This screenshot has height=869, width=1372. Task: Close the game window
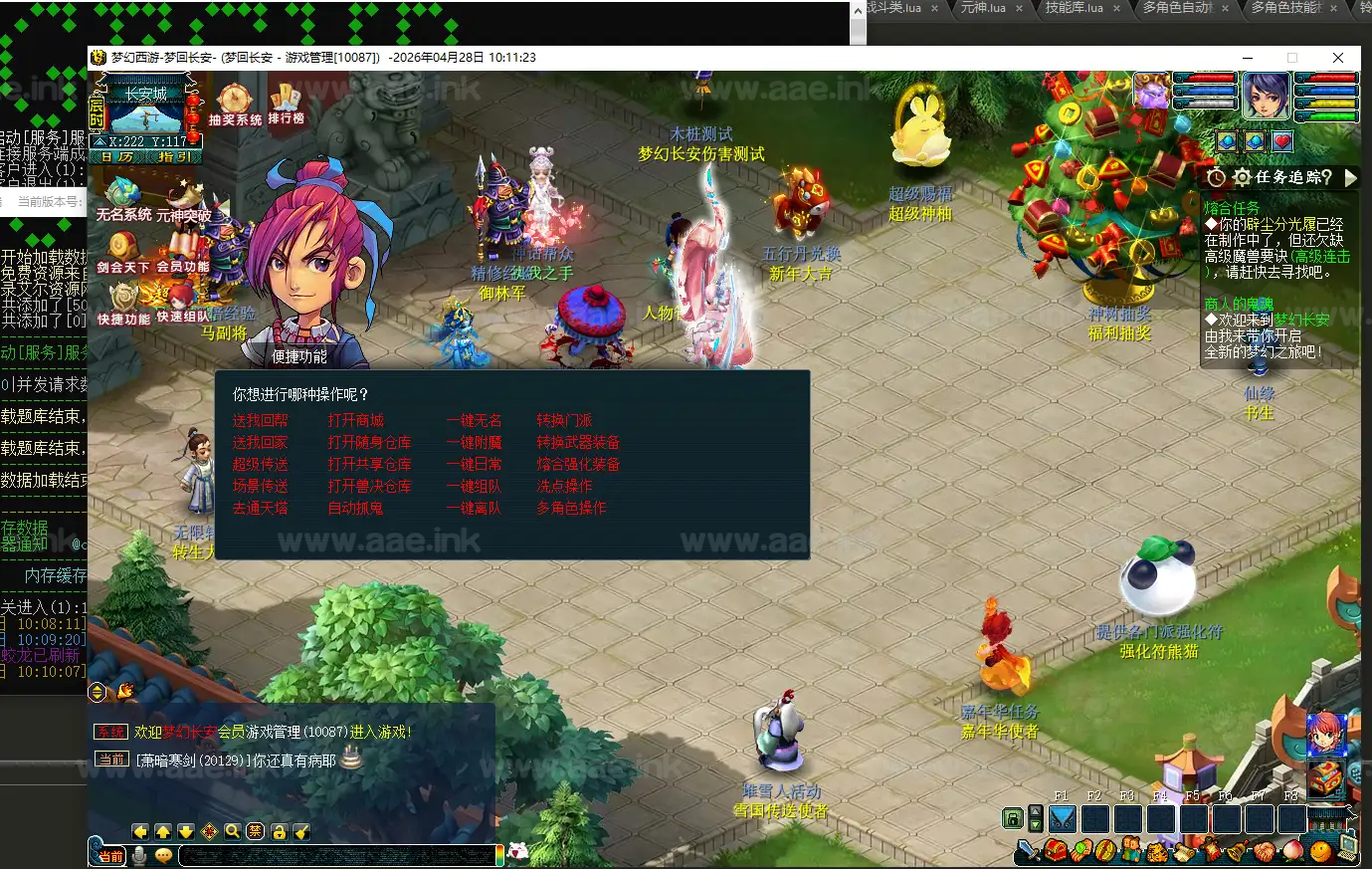[x=1338, y=58]
